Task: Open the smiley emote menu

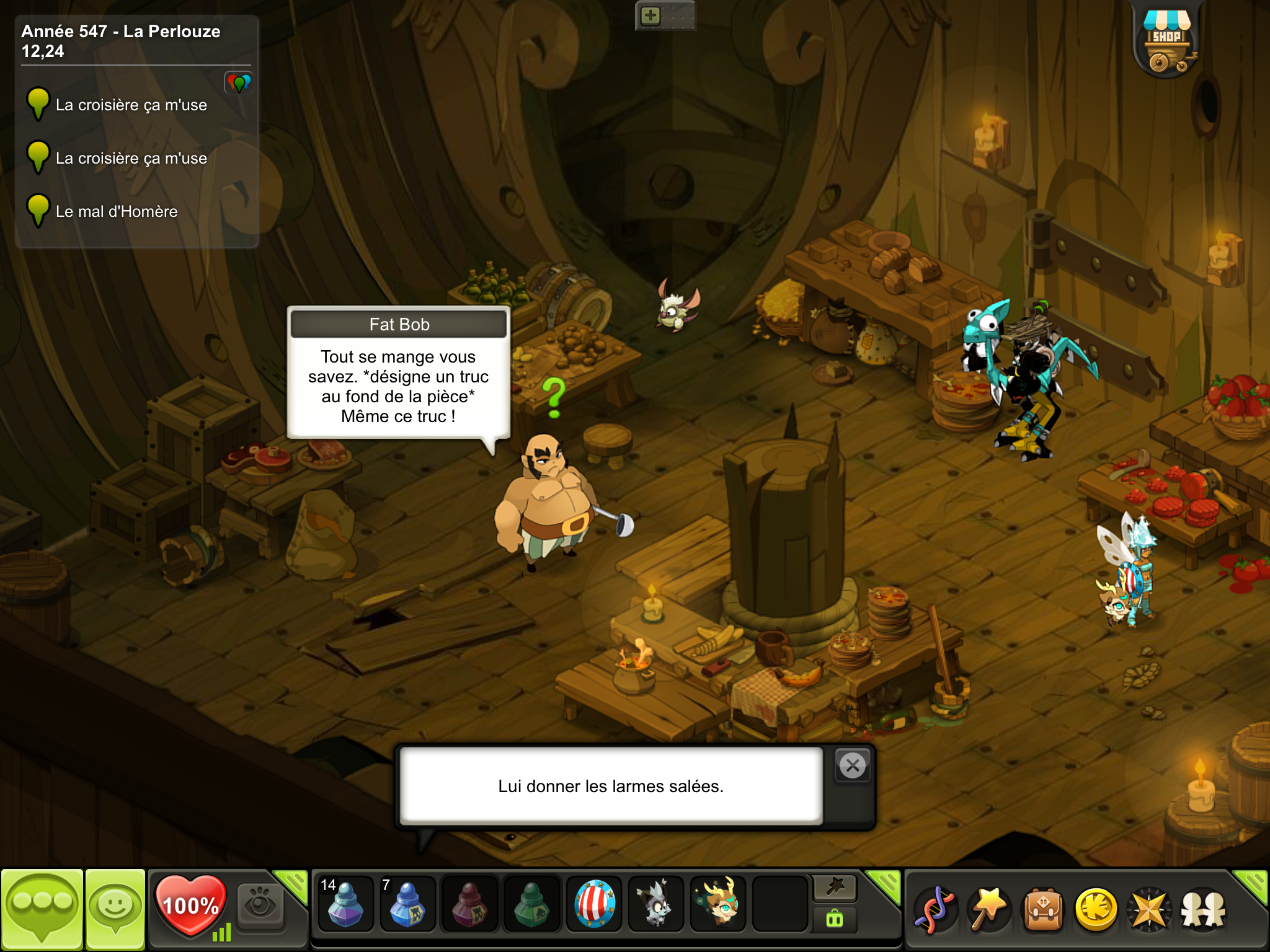Action: point(115,909)
